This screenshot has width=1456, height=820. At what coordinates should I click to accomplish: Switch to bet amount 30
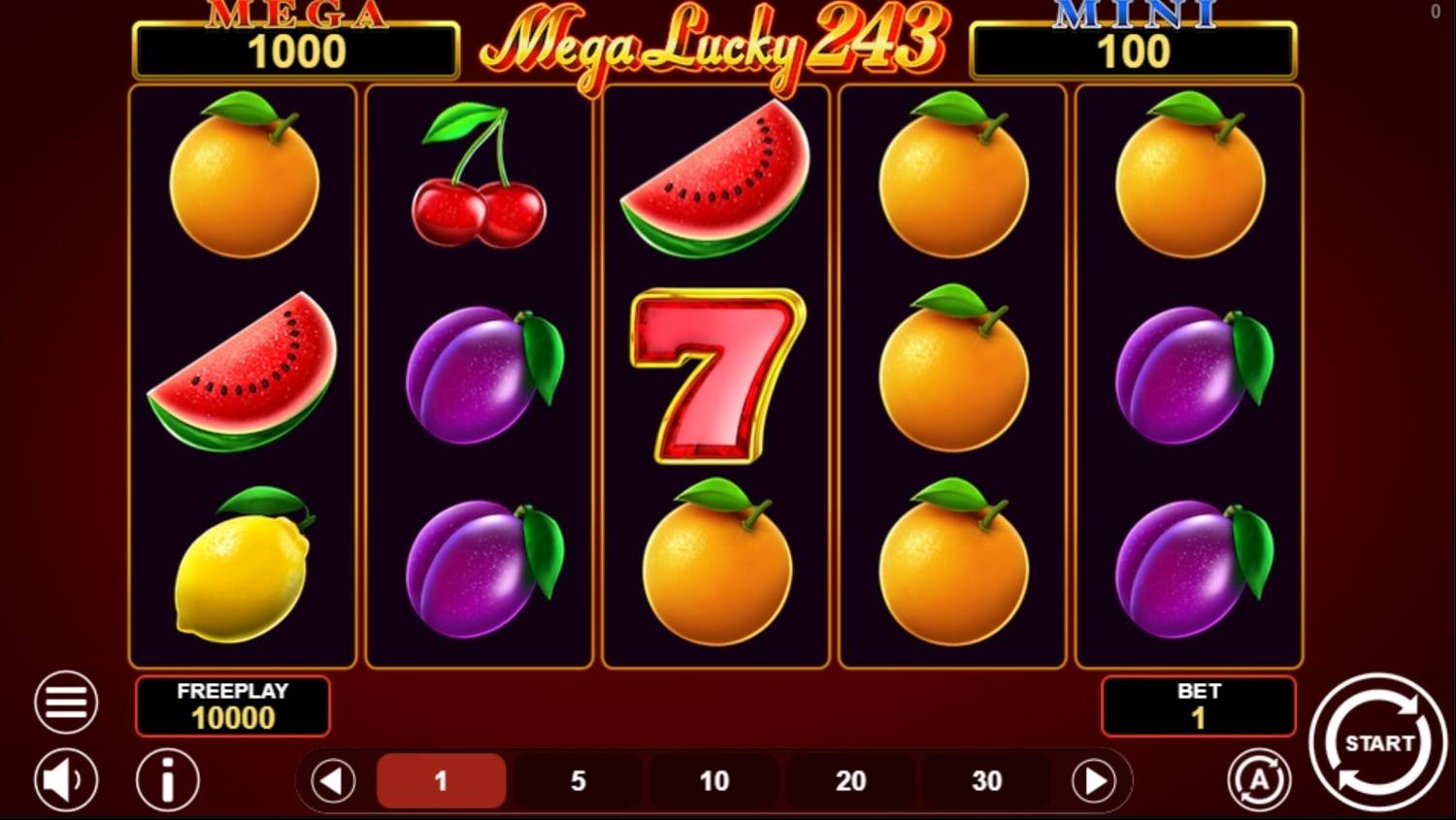[987, 779]
